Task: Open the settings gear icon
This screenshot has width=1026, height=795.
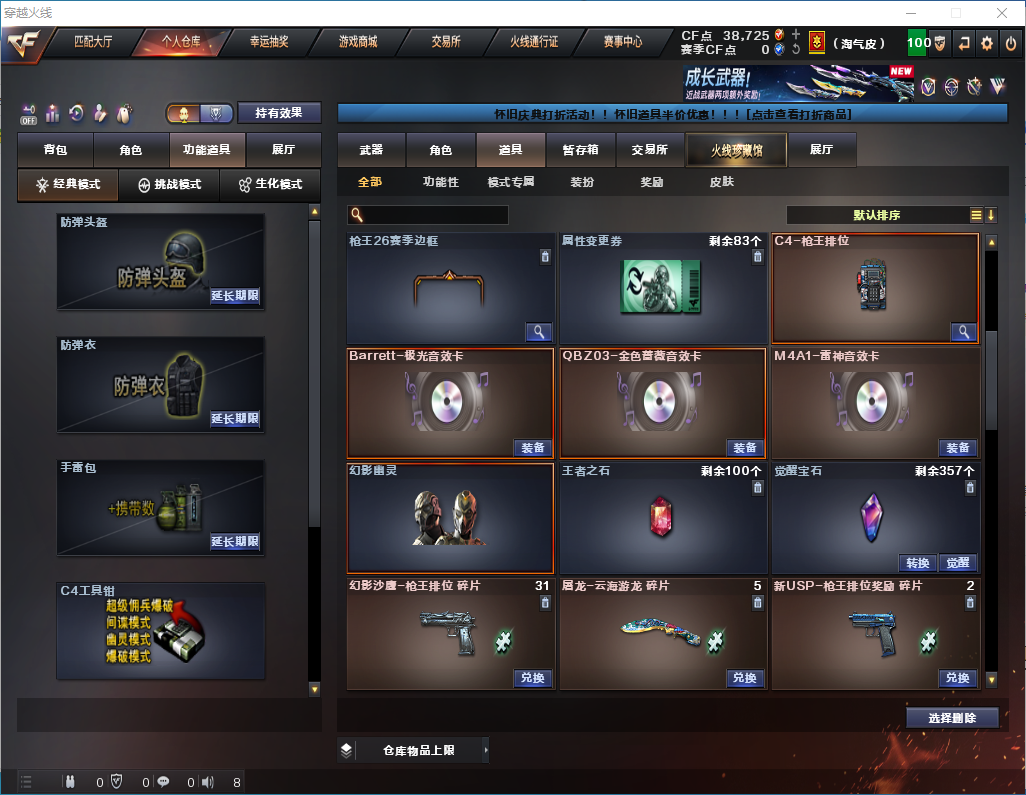Action: pyautogui.click(x=987, y=43)
